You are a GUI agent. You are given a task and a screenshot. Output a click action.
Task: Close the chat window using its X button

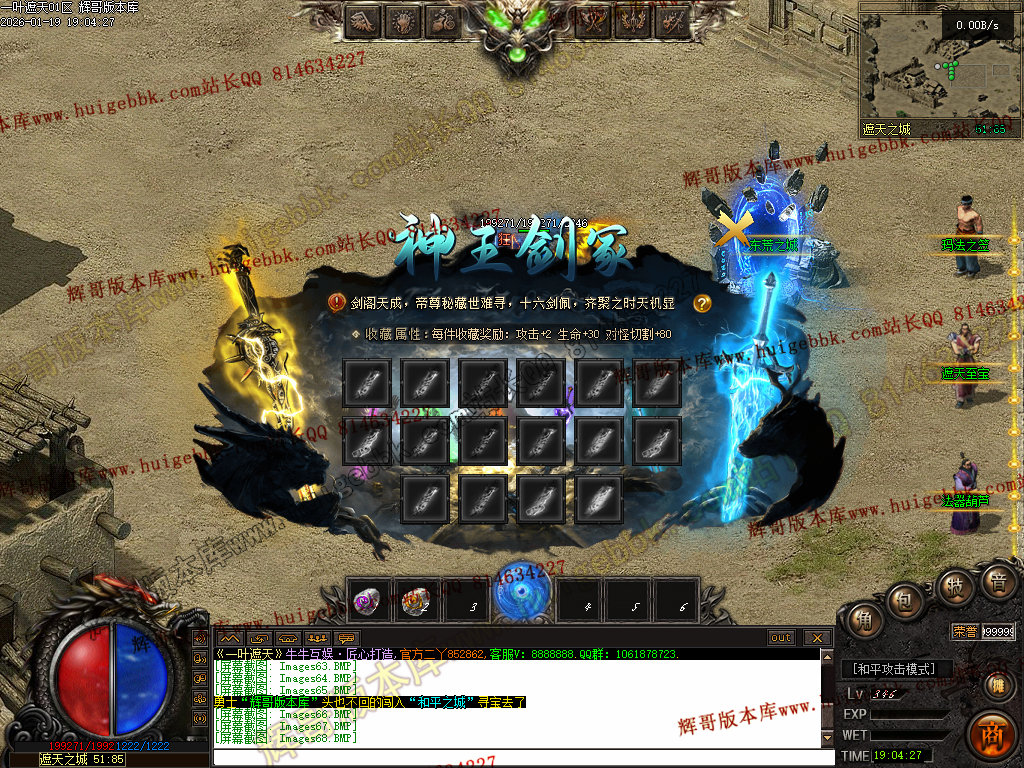(817, 637)
